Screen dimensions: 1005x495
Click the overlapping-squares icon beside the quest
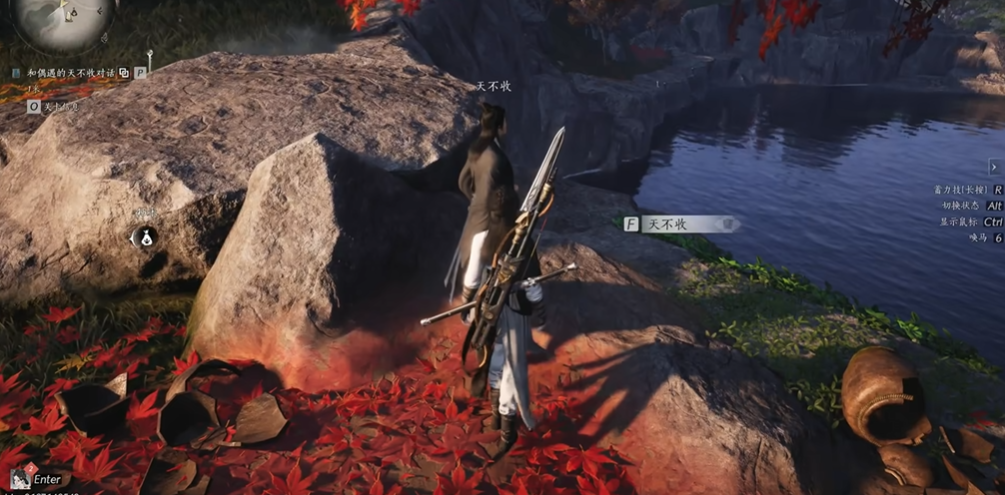coord(123,73)
